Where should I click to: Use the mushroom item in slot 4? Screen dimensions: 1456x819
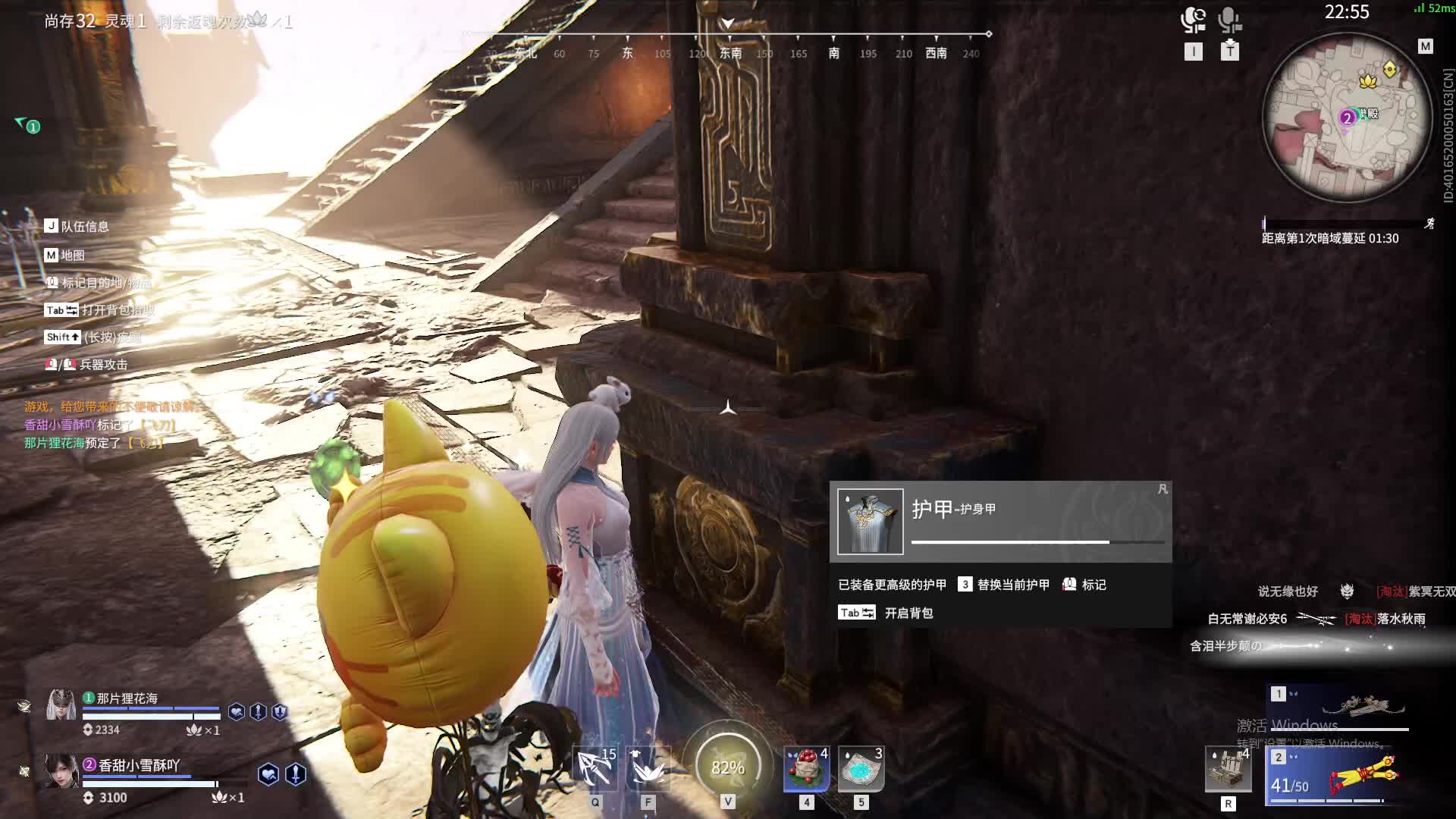[x=807, y=769]
